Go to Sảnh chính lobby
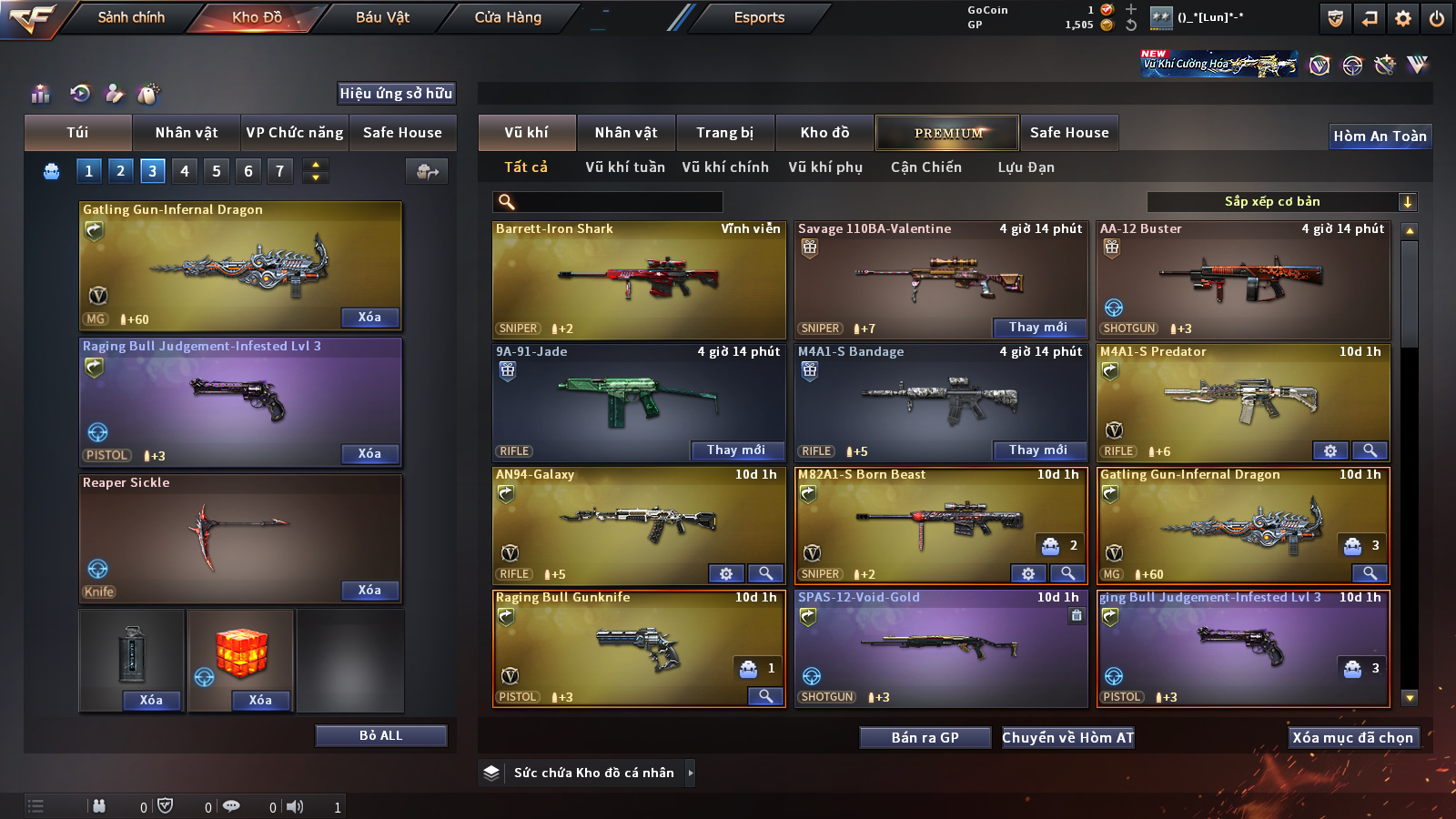This screenshot has height=819, width=1456. point(131,17)
